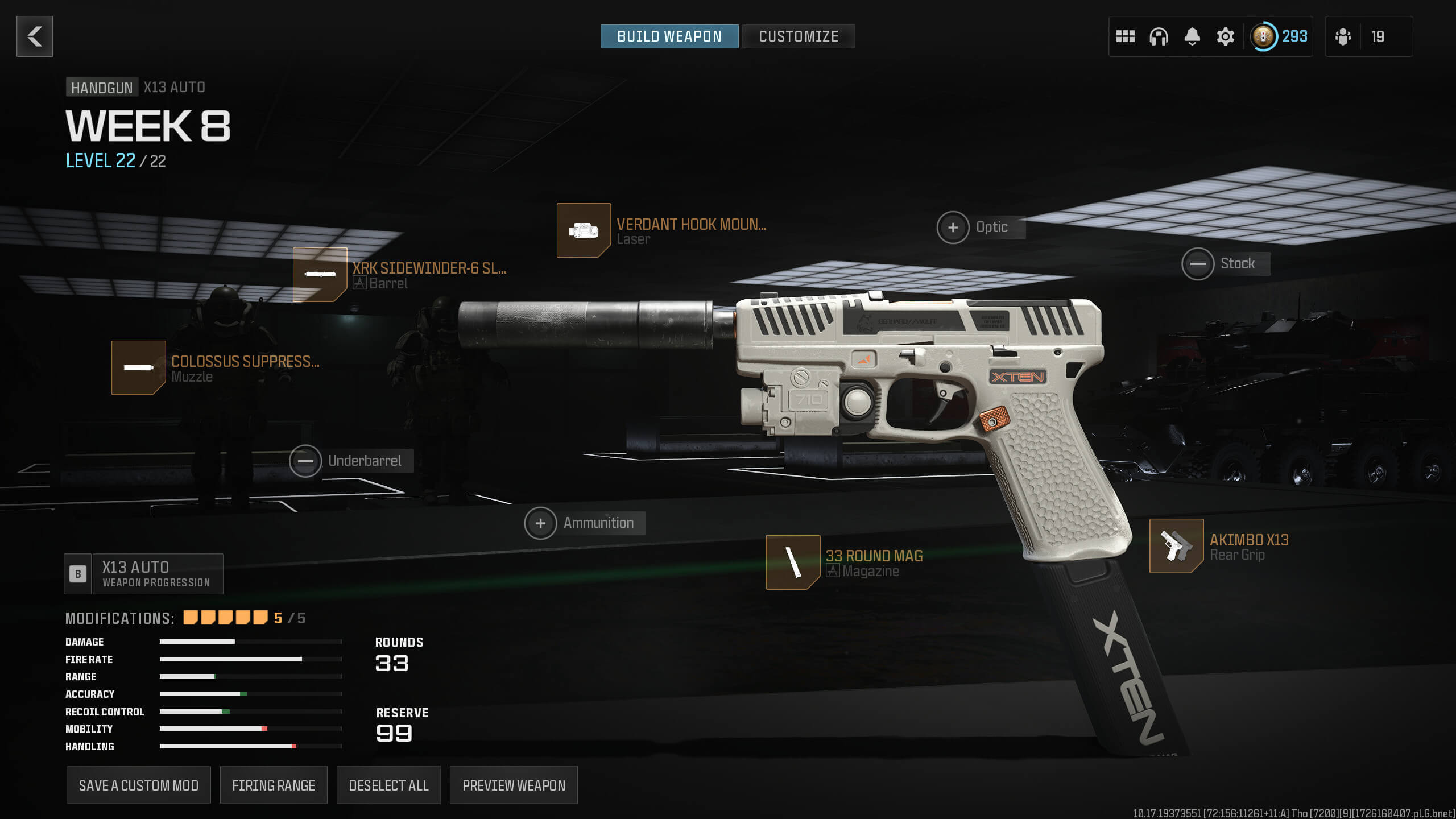Choose the XRK Sidewinder-6 barrel slot
The image size is (1456, 819).
pos(320,275)
